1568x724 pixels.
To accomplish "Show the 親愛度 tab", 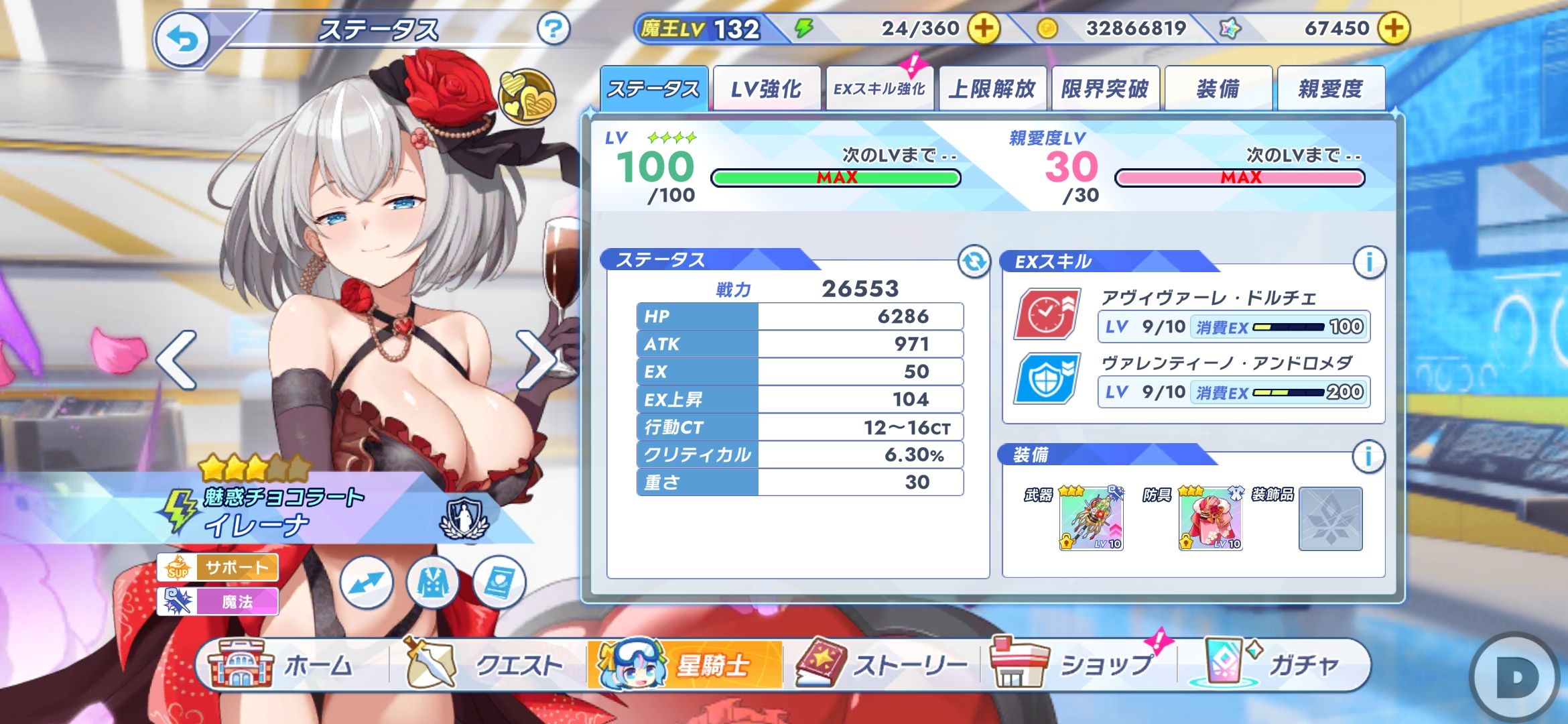I will [1331, 88].
